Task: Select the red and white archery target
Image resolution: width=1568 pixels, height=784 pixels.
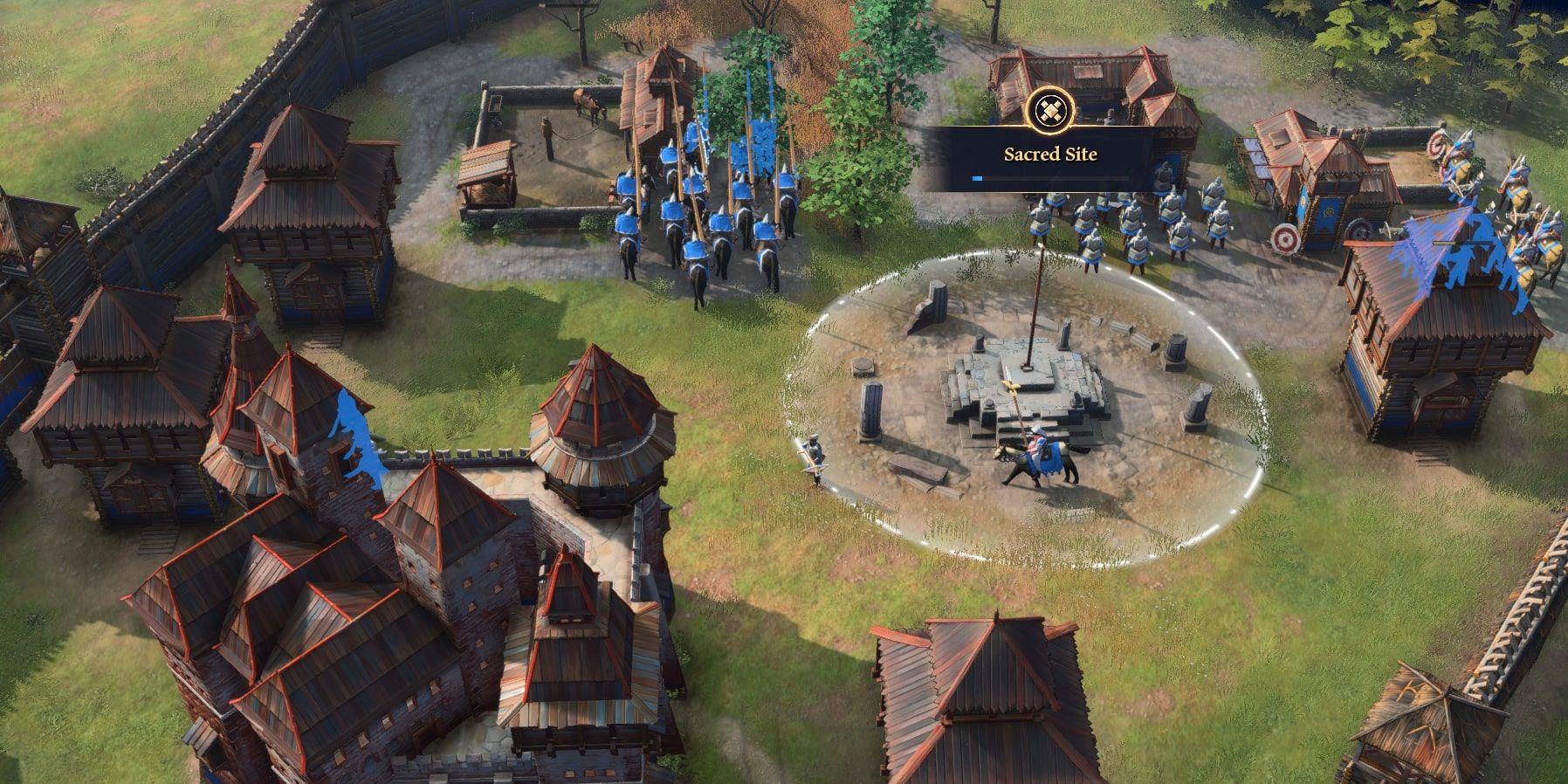Action: click(1285, 239)
